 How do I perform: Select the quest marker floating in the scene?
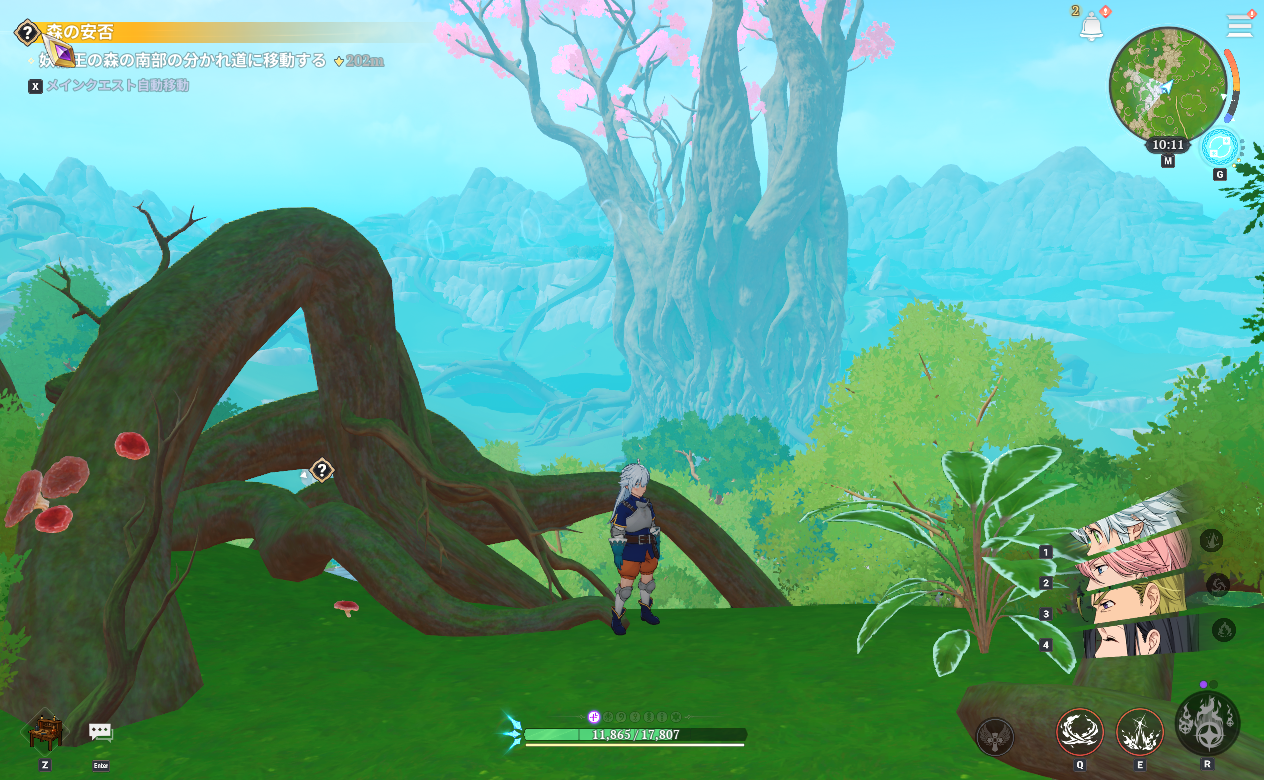[321, 470]
